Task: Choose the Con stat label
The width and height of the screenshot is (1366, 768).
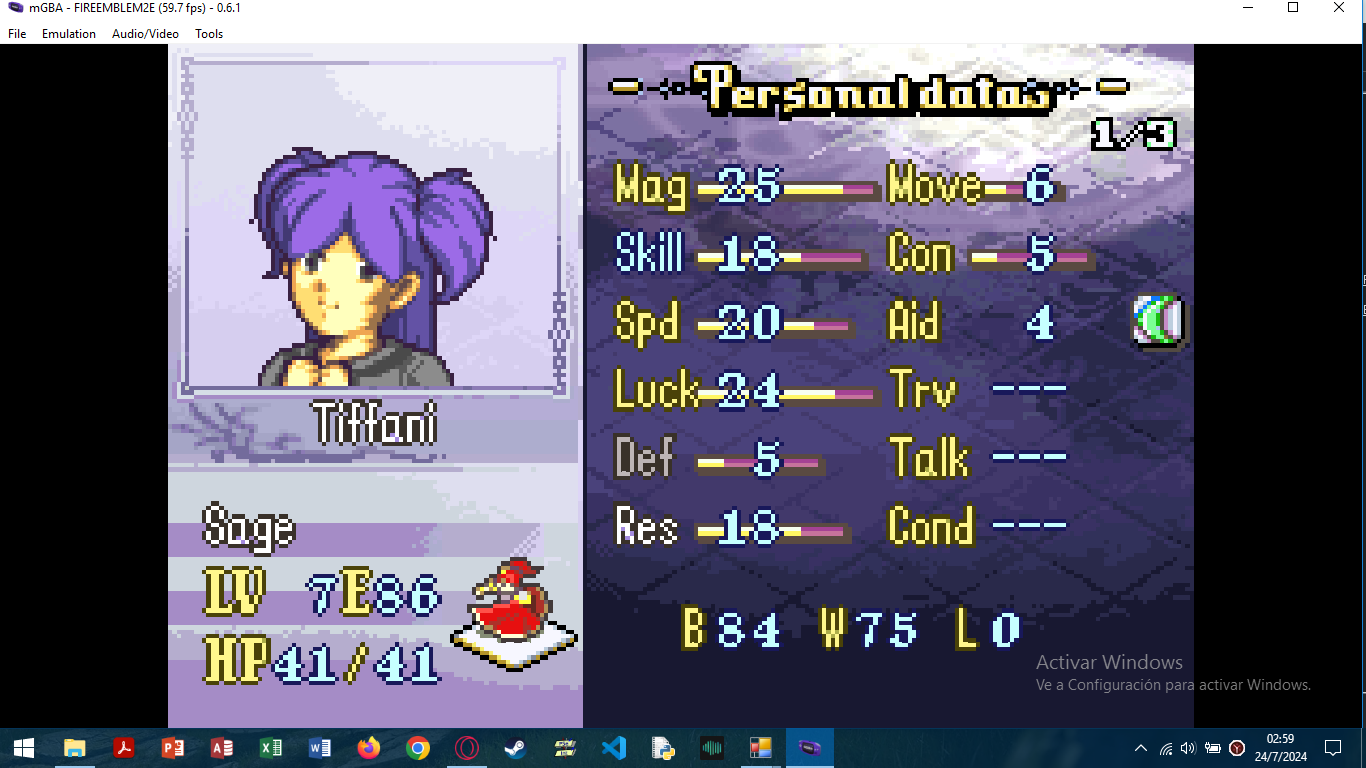Action: point(920,255)
